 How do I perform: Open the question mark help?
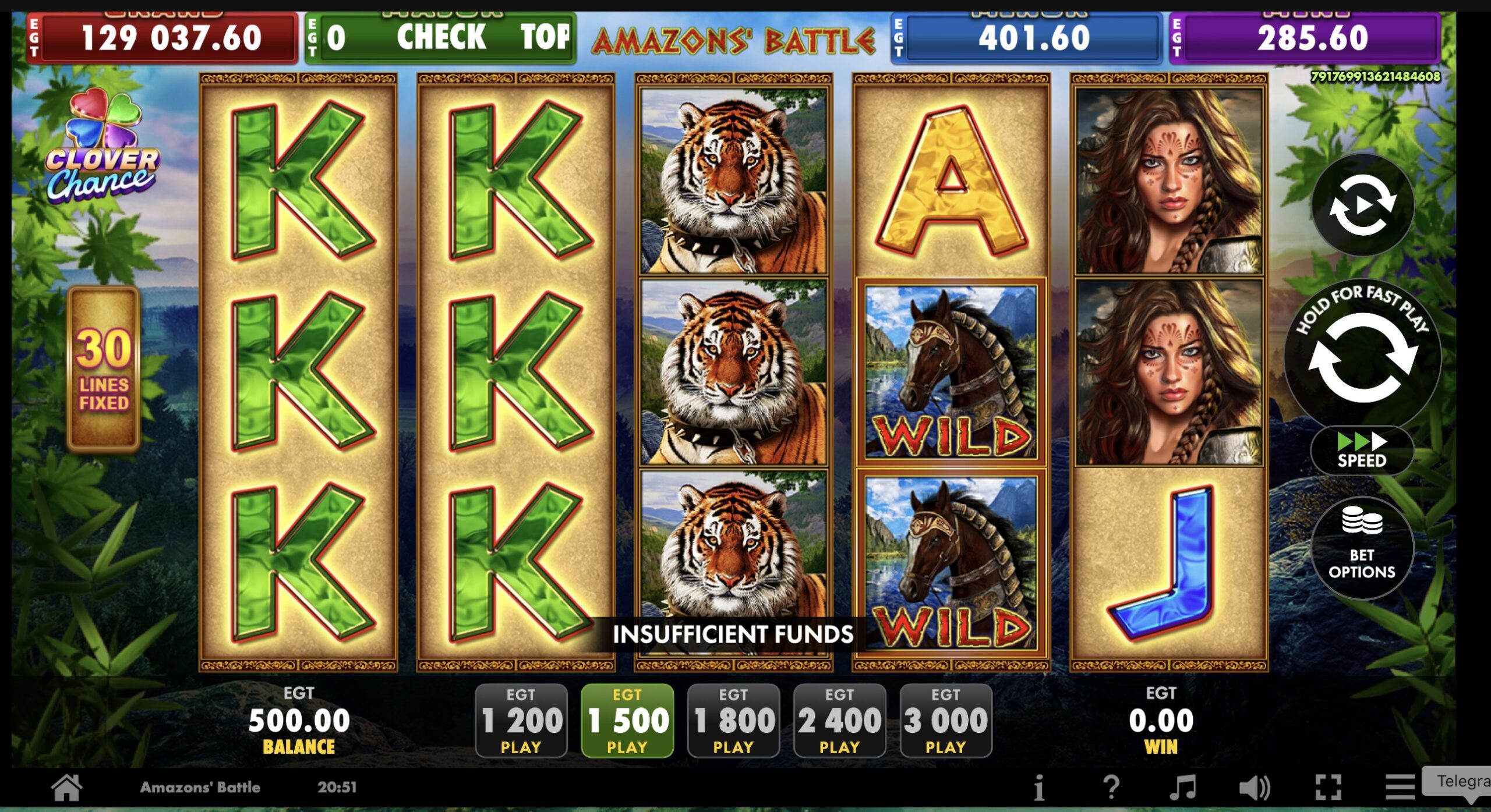point(1111,788)
